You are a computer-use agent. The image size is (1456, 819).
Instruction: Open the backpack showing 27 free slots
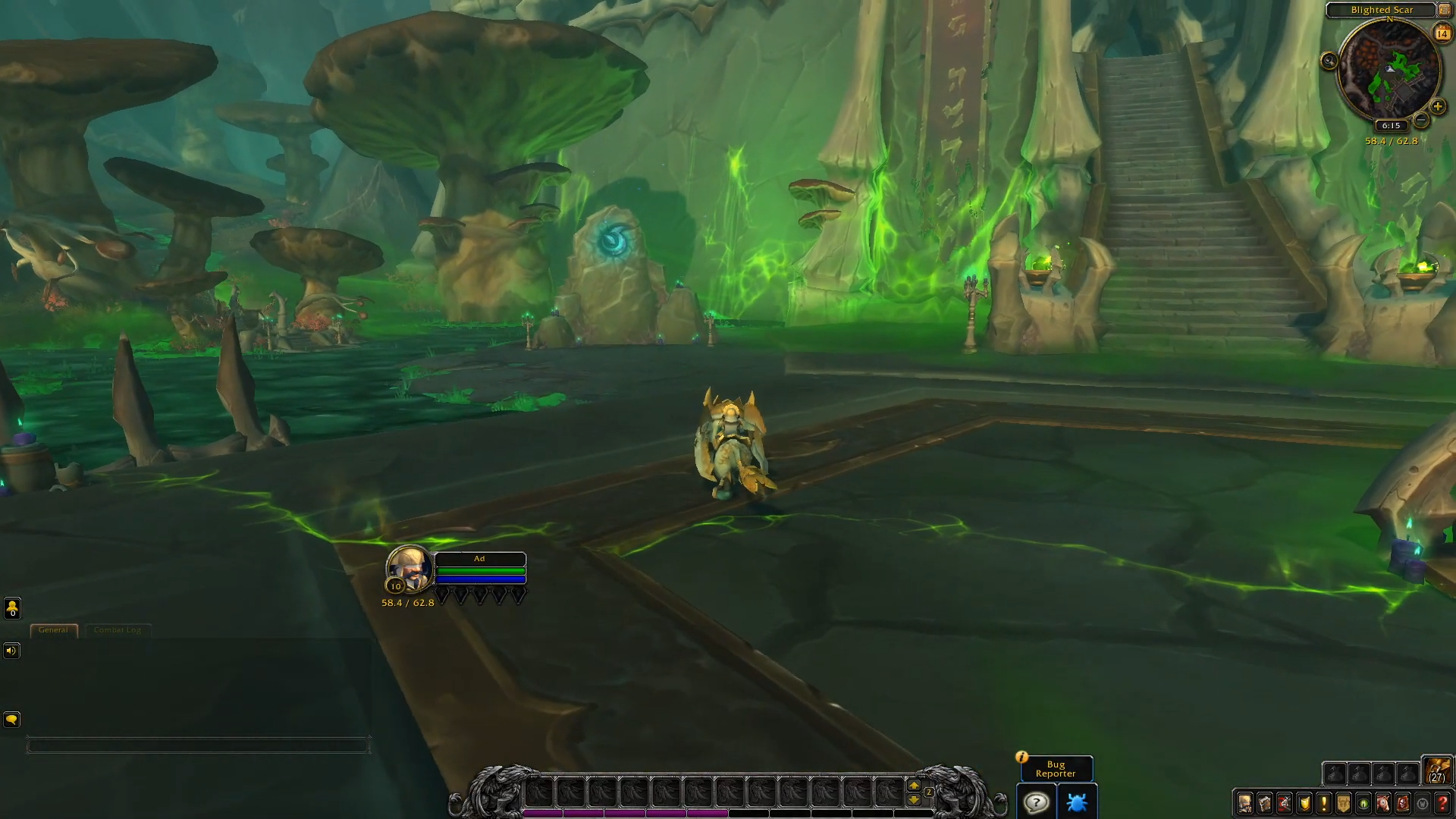point(1436,770)
